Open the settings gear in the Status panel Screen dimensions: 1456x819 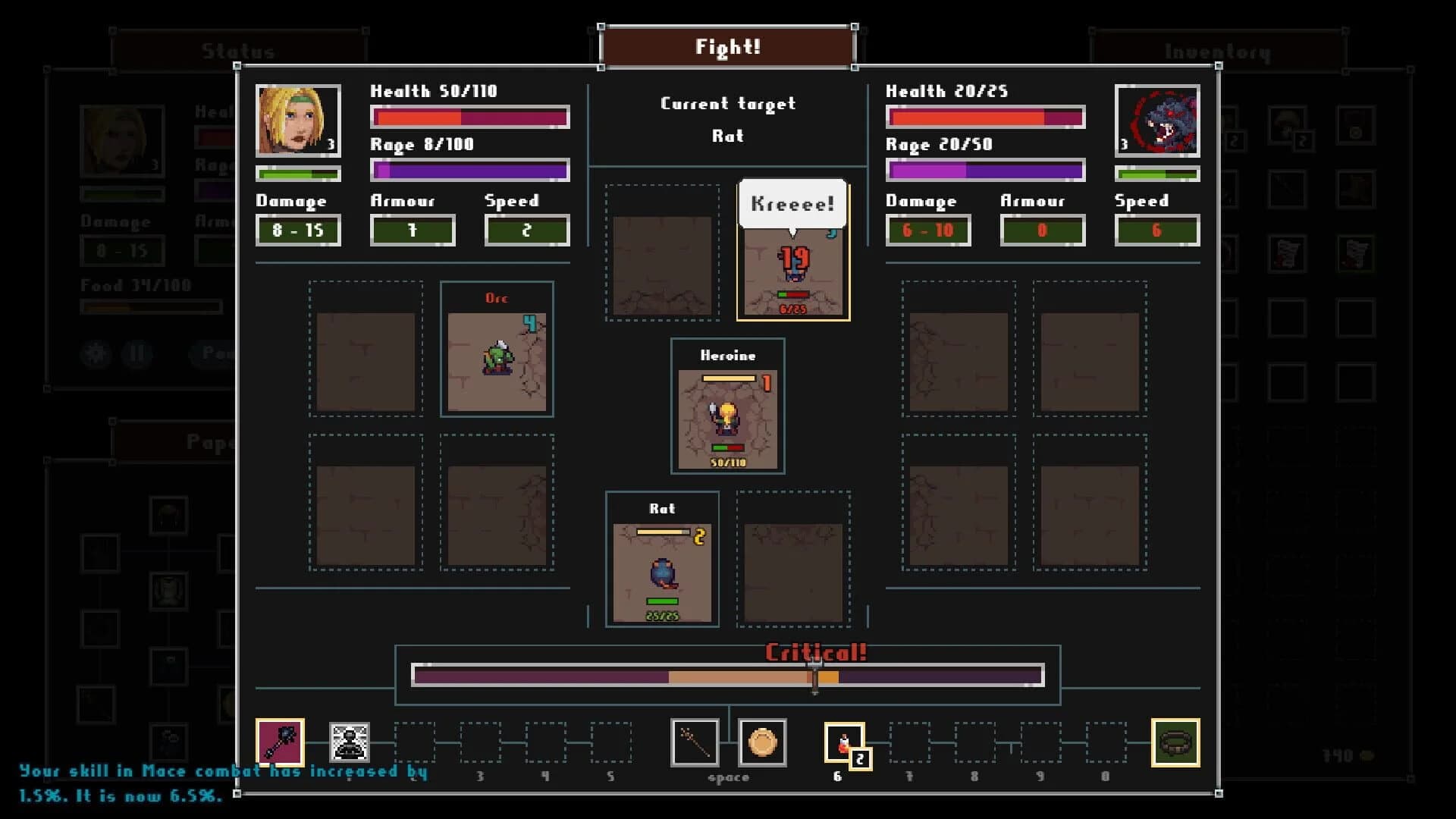click(x=96, y=354)
